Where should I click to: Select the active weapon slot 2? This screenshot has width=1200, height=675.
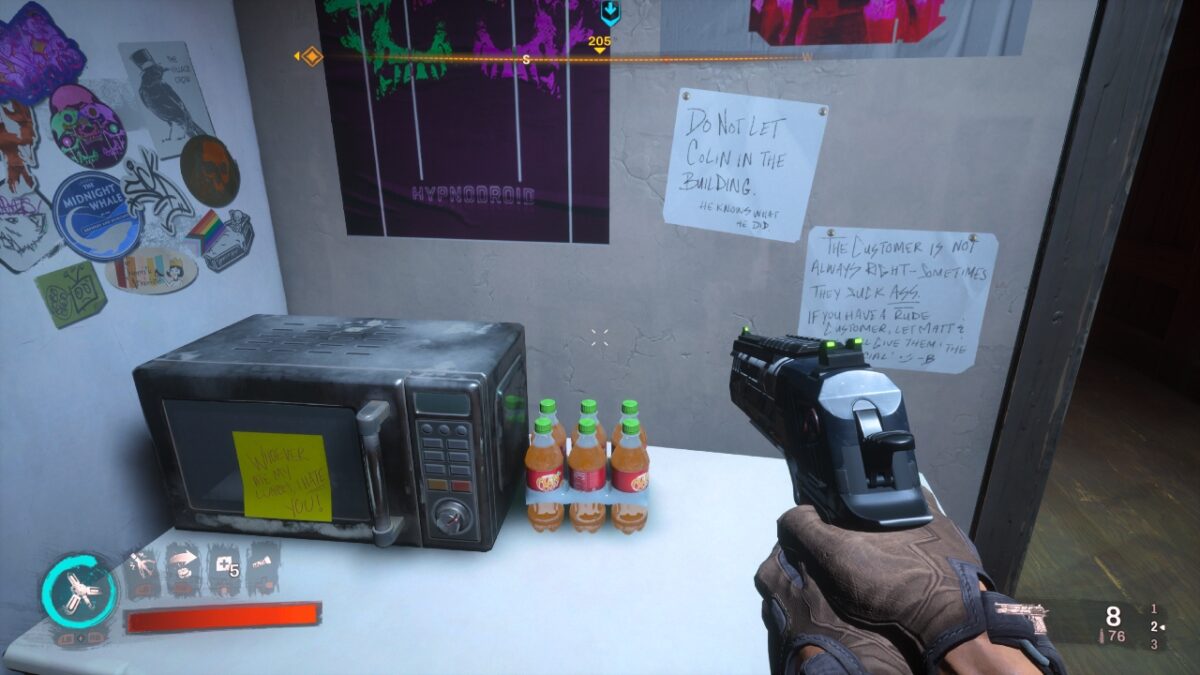coord(1155,626)
